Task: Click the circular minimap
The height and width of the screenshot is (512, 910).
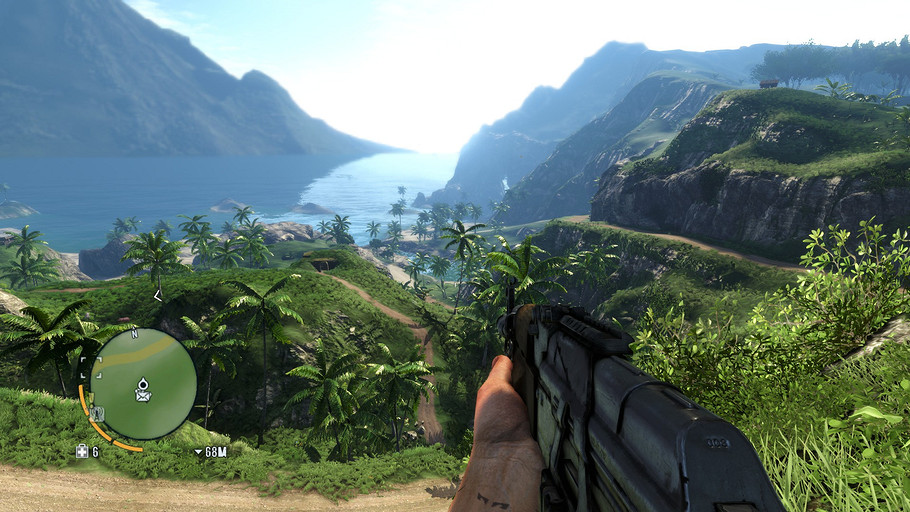Action: (143, 383)
